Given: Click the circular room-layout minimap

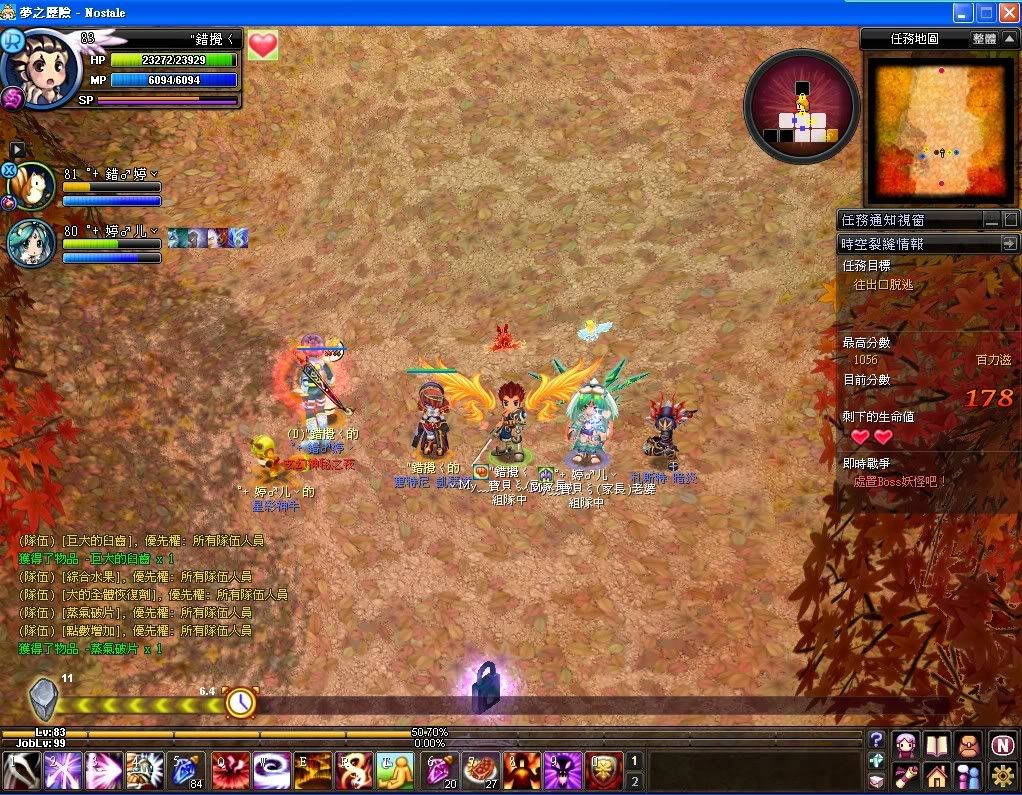Looking at the screenshot, I should 802,106.
